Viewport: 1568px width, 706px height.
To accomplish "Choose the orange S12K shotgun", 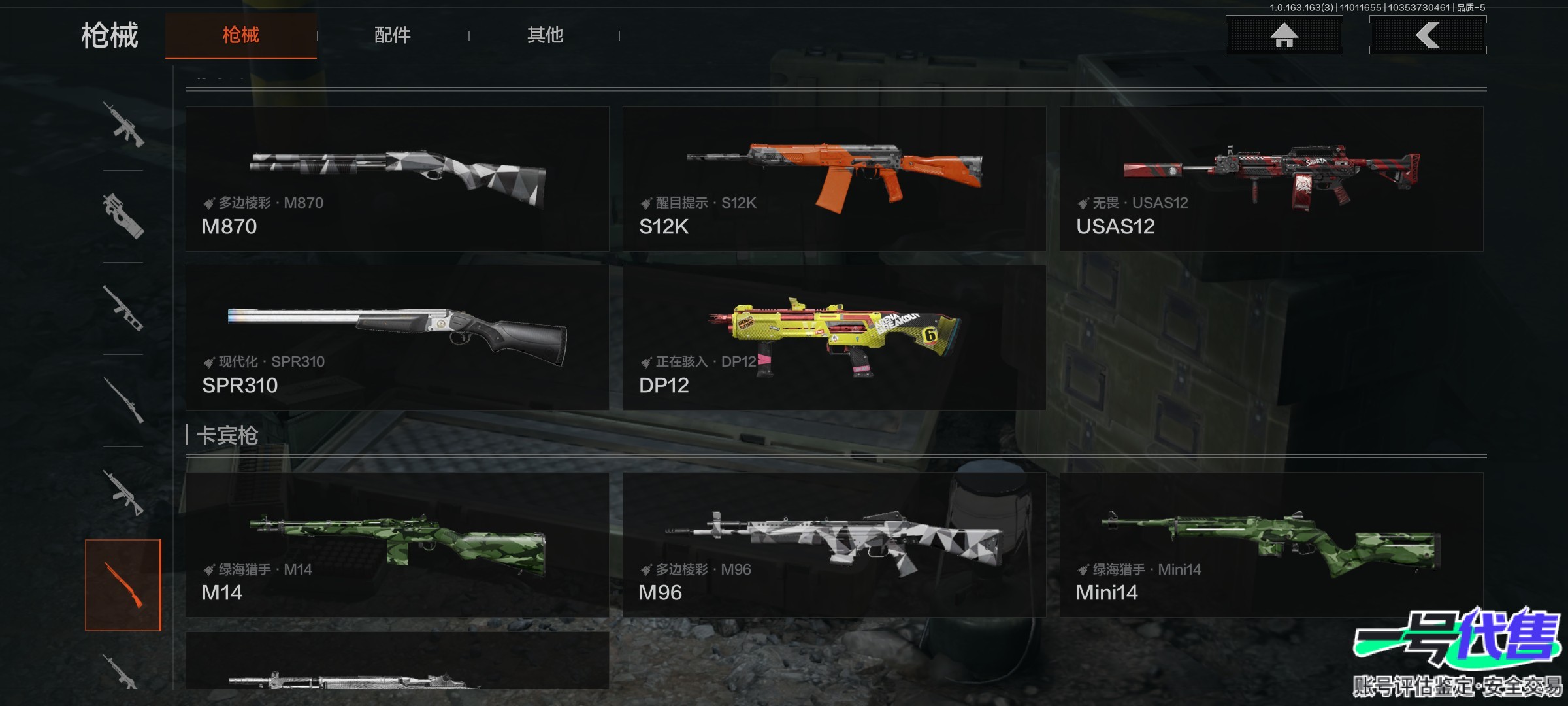I will tap(834, 178).
